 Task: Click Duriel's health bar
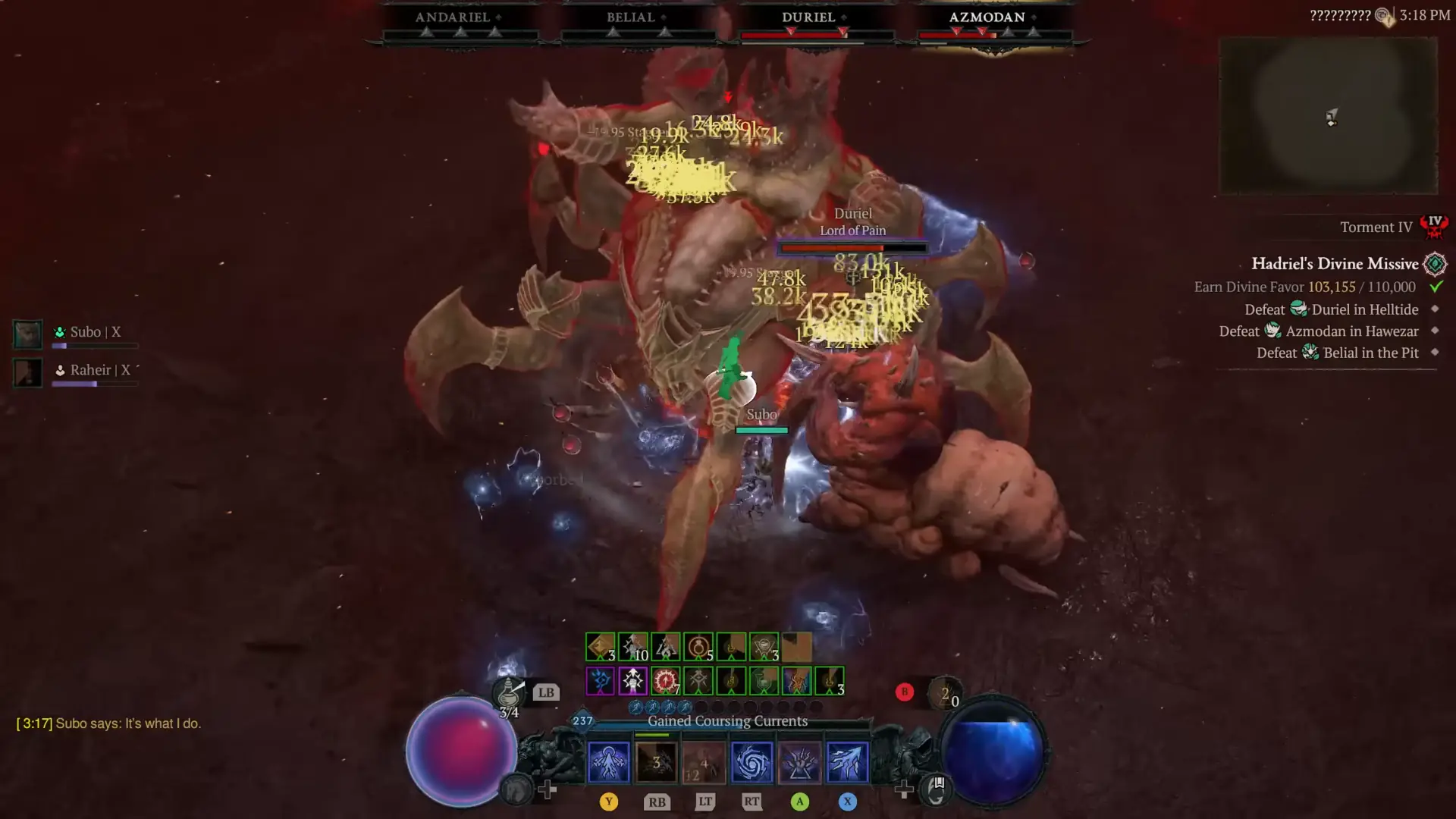click(853, 249)
